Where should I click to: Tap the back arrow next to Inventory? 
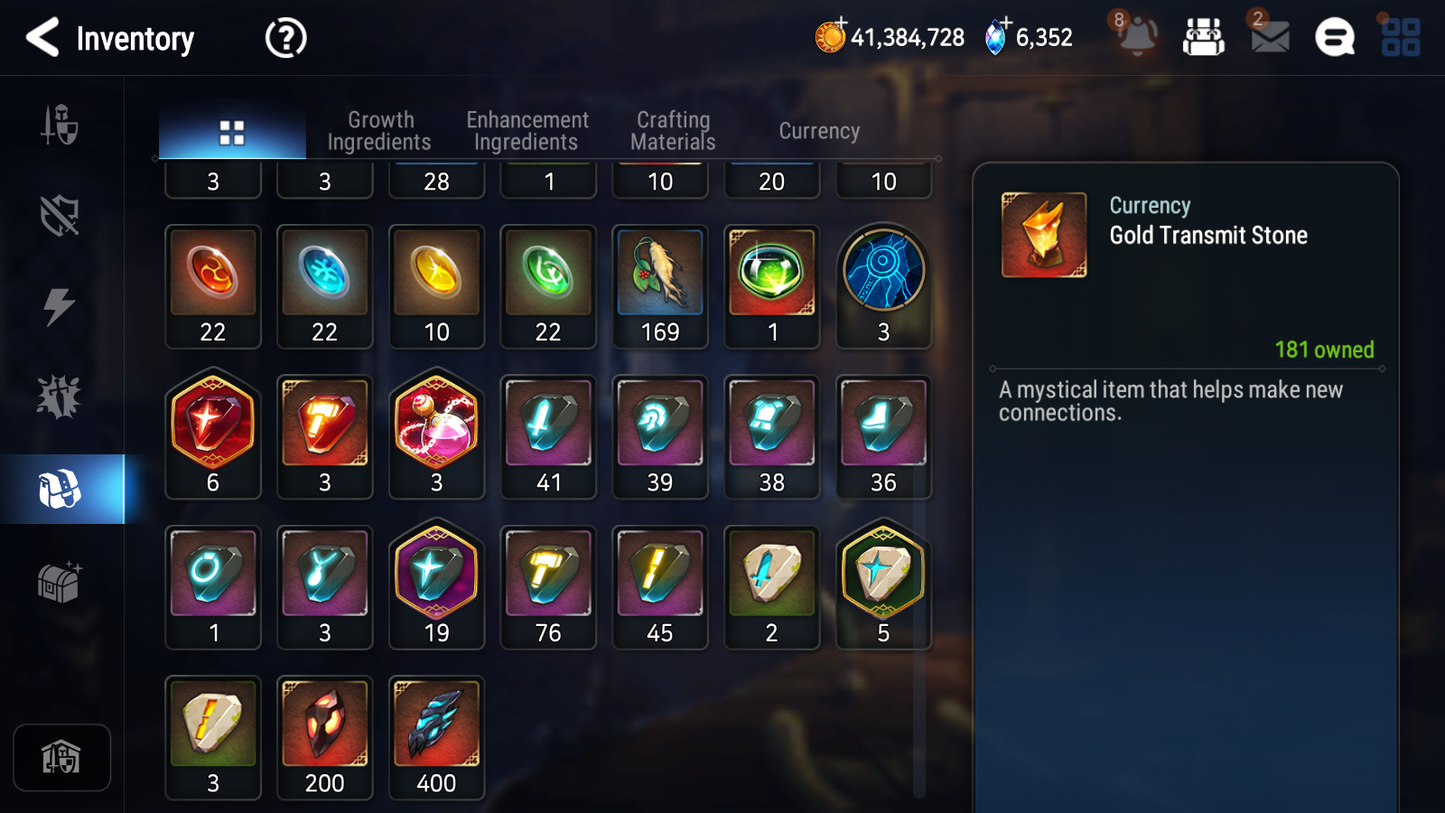coord(41,38)
